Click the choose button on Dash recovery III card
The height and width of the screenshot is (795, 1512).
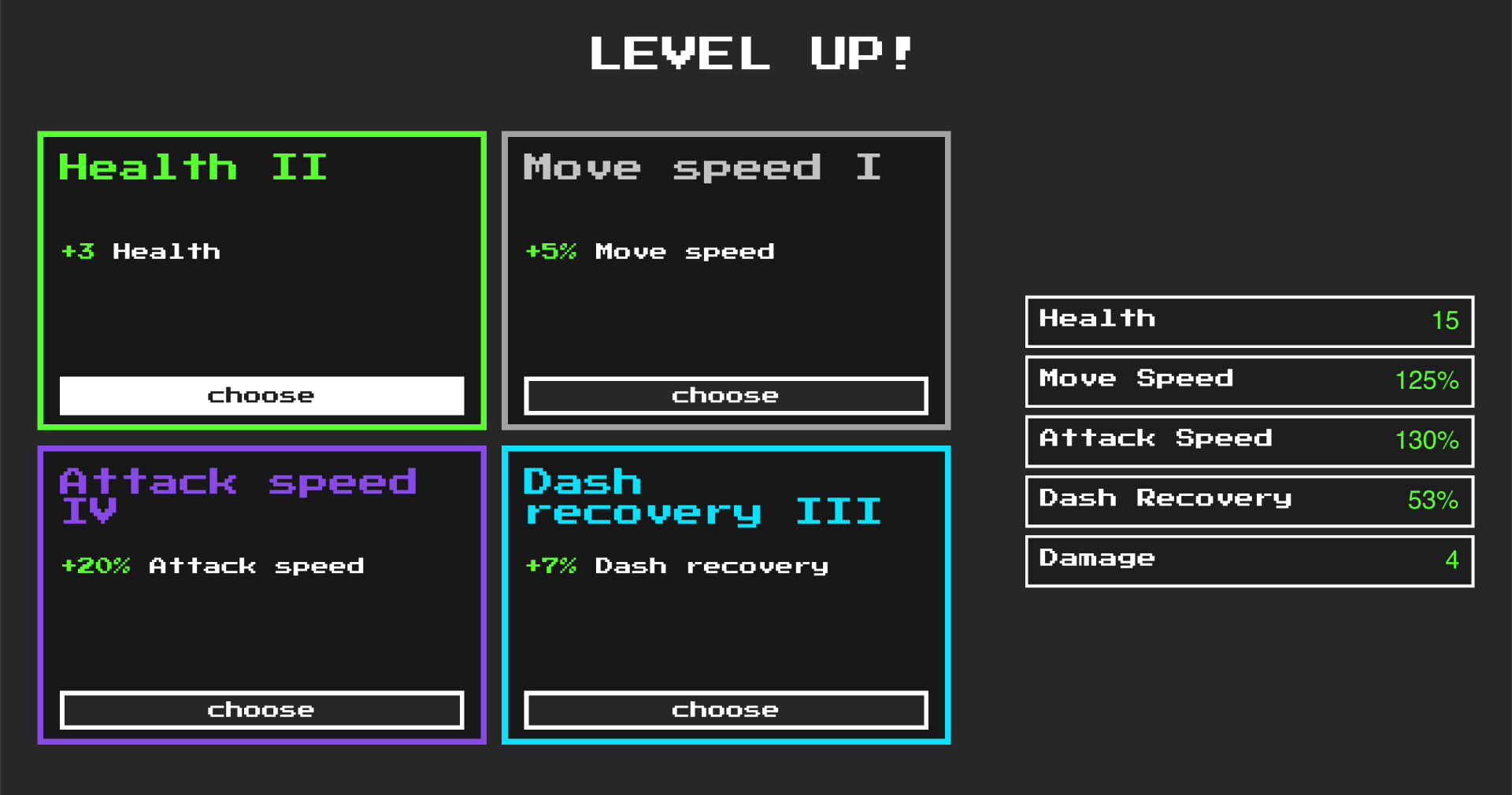724,709
